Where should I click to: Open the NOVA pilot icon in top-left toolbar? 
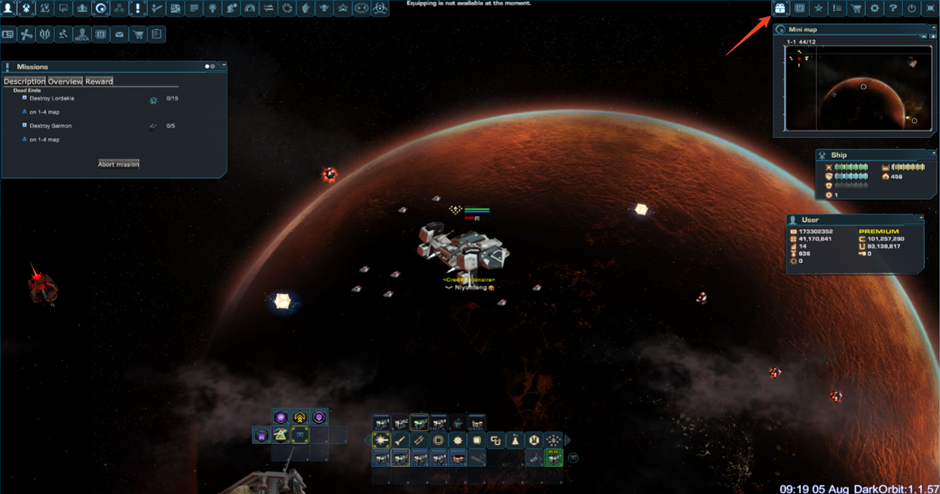81,35
